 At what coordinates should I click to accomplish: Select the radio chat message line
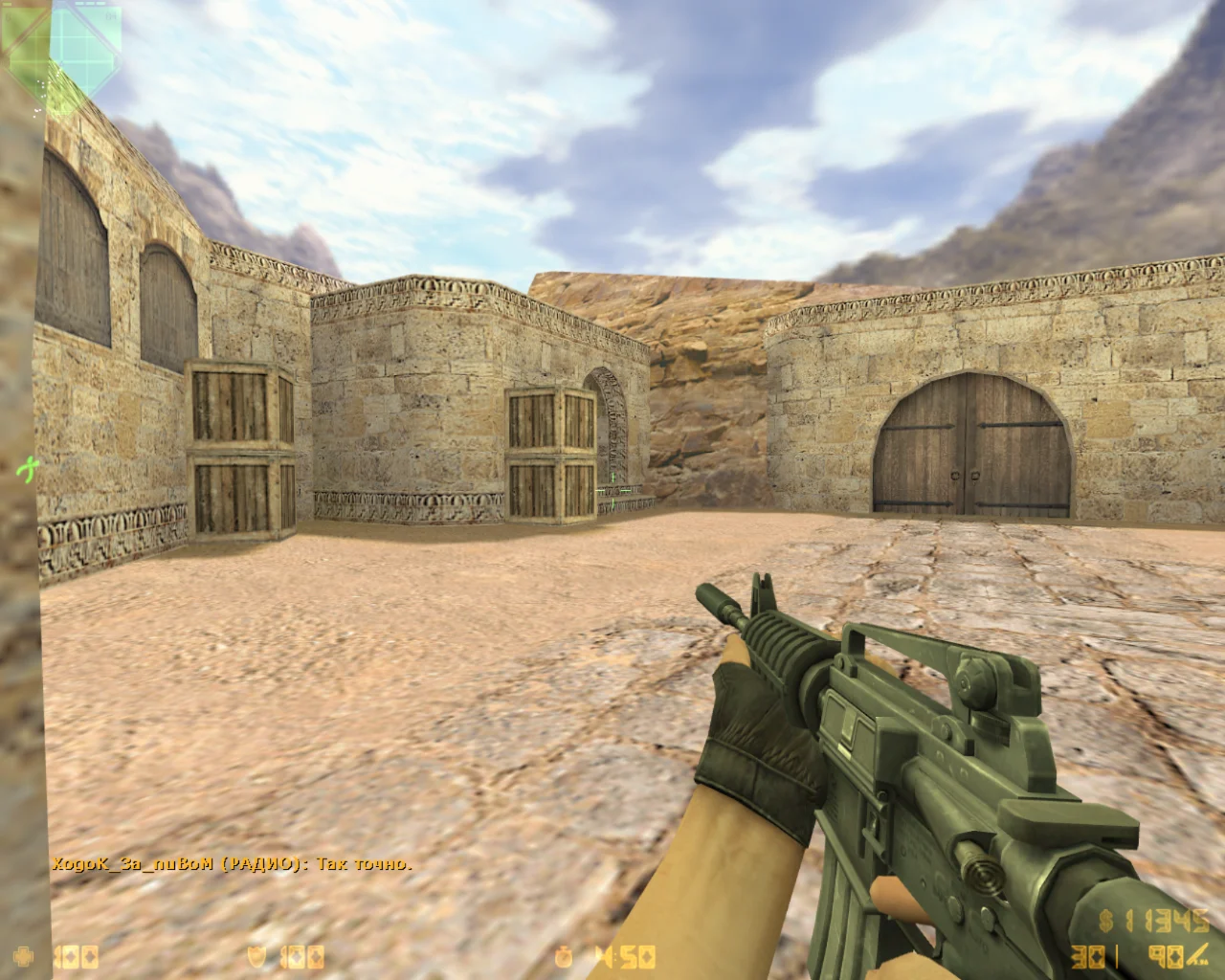pos(232,864)
